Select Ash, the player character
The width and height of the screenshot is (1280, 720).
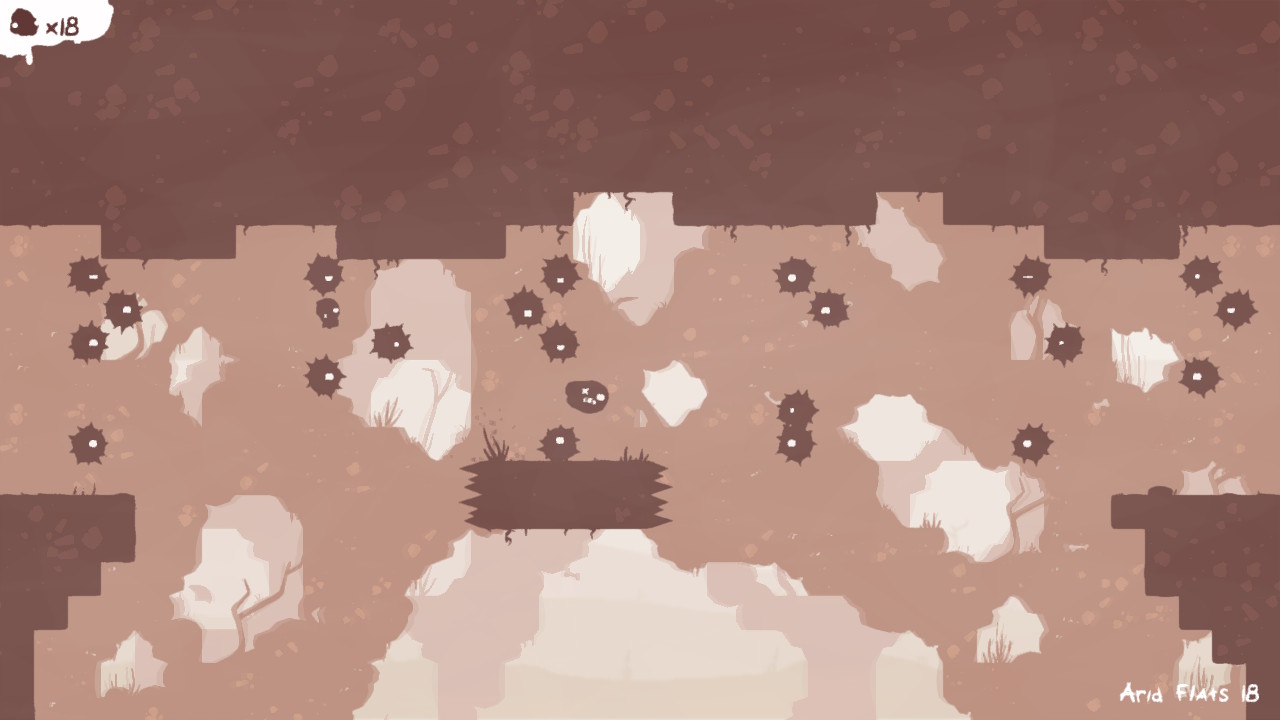coord(585,396)
